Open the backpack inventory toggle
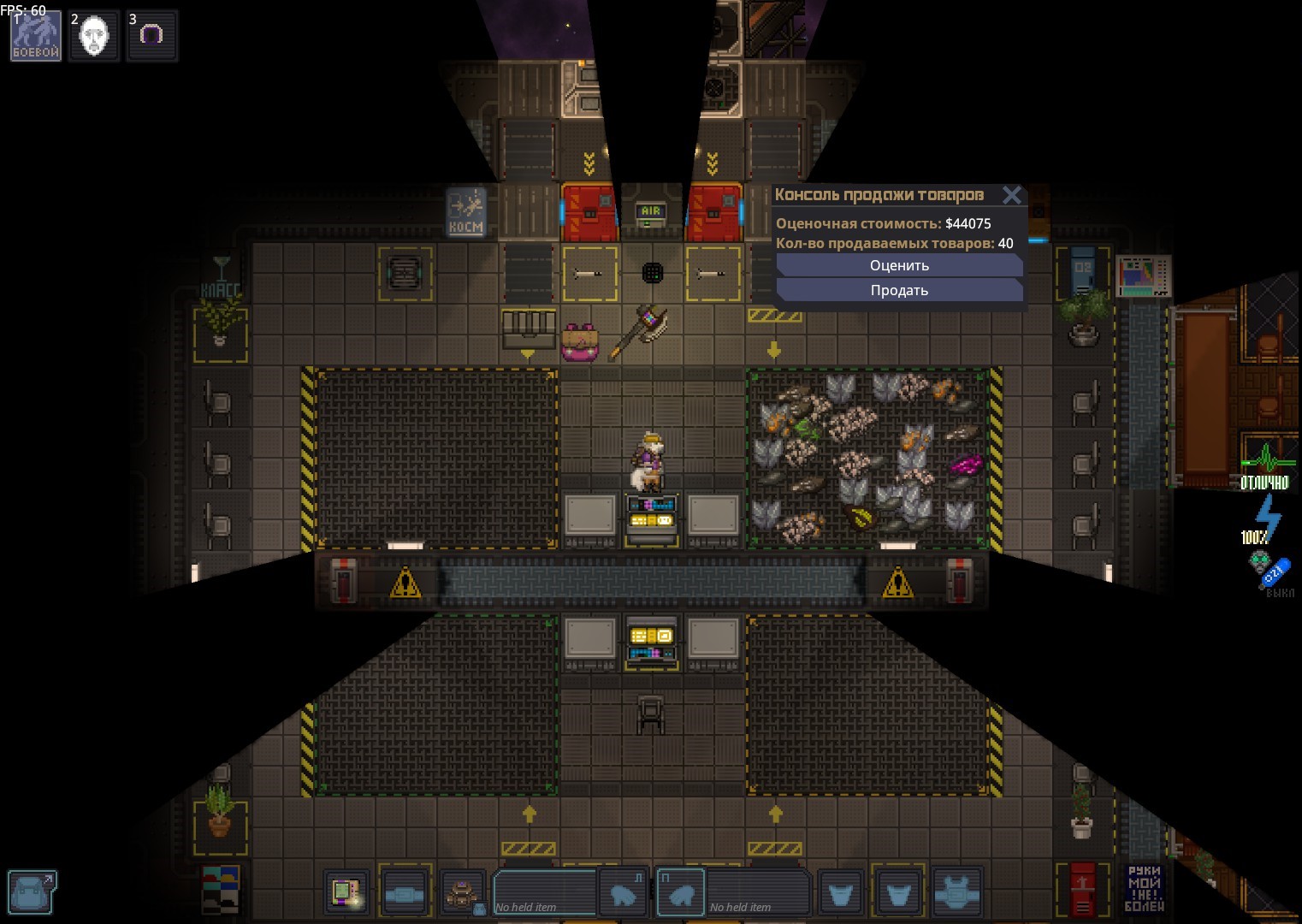This screenshot has height=924, width=1302. click(33, 891)
